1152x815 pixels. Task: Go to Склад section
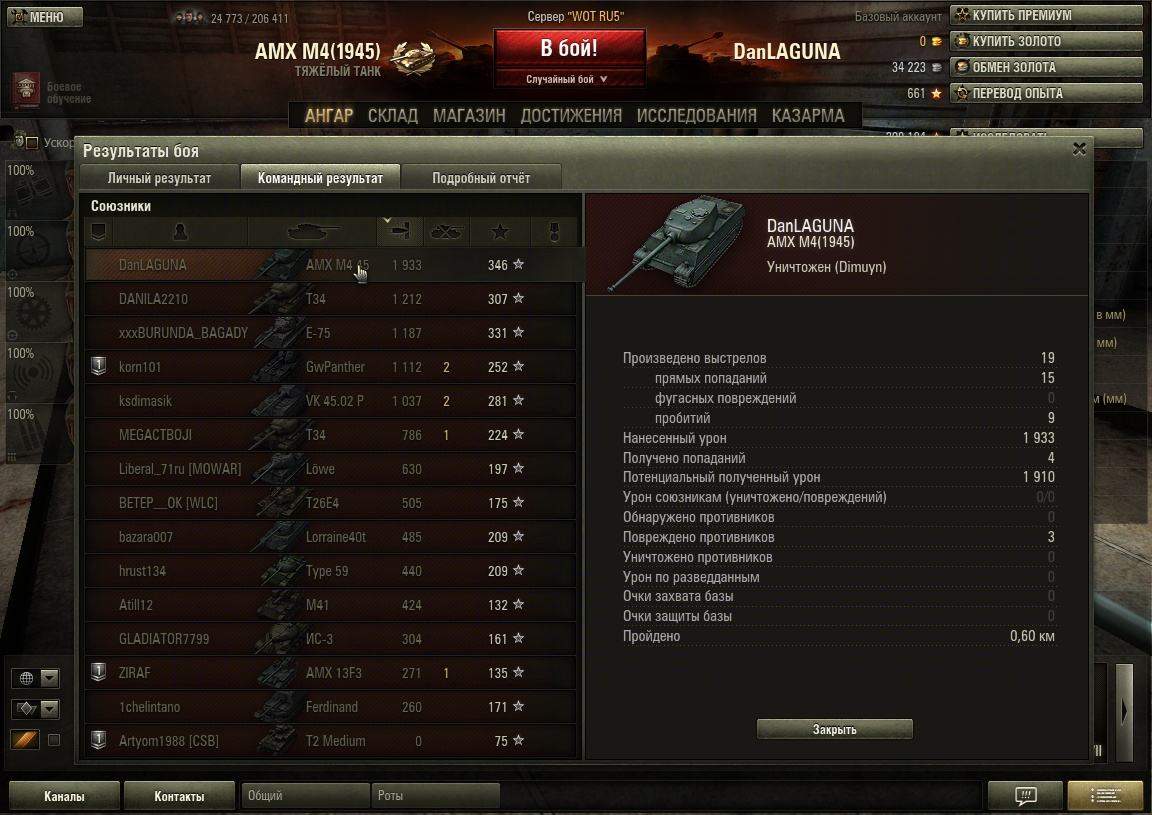coord(393,116)
